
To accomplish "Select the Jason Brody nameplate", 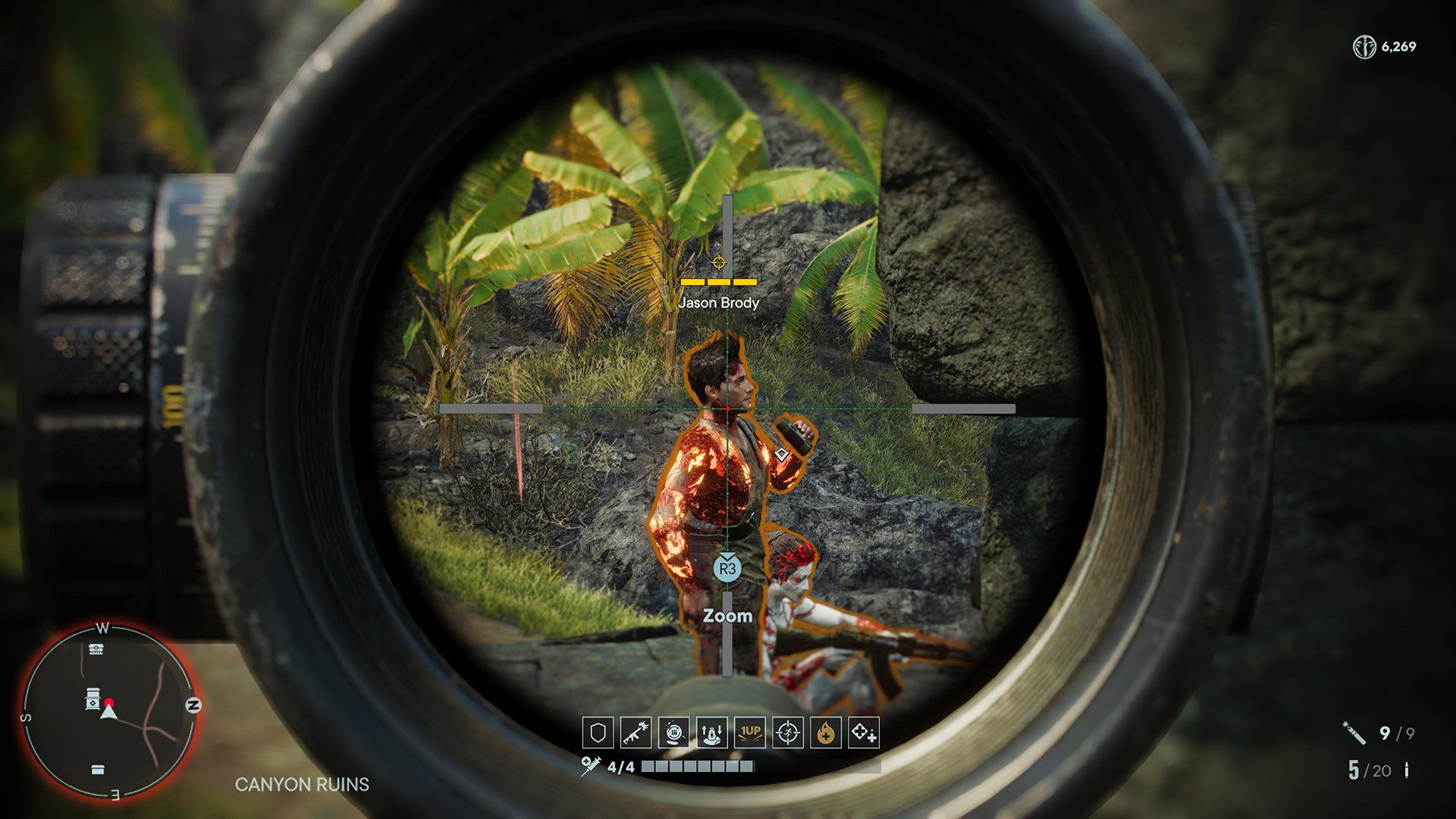I will coord(718,303).
